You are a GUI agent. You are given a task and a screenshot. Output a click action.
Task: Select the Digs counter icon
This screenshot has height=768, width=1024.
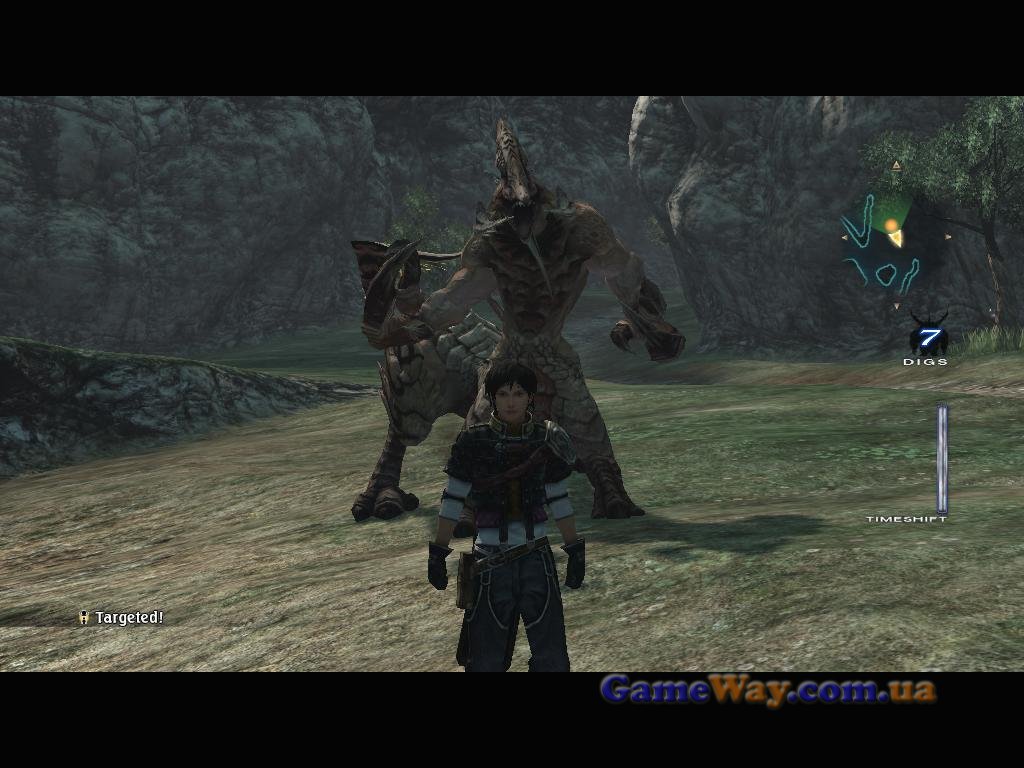(927, 337)
